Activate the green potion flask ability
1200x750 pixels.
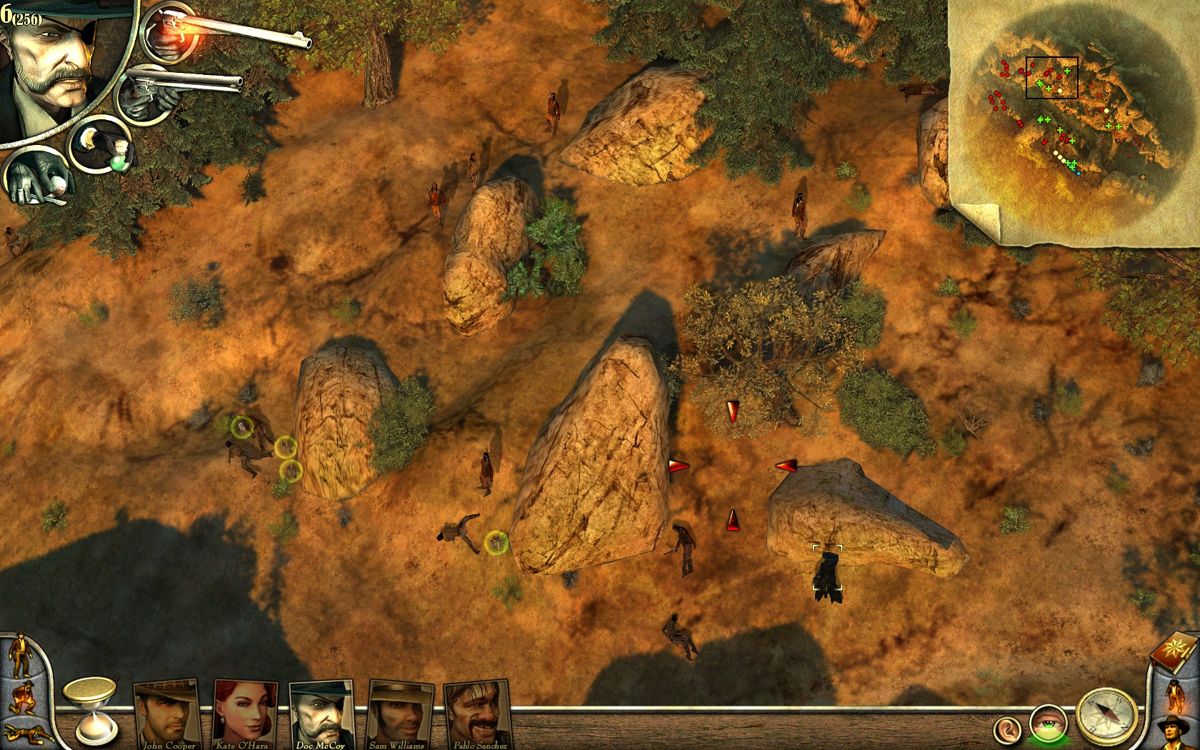(x=102, y=145)
